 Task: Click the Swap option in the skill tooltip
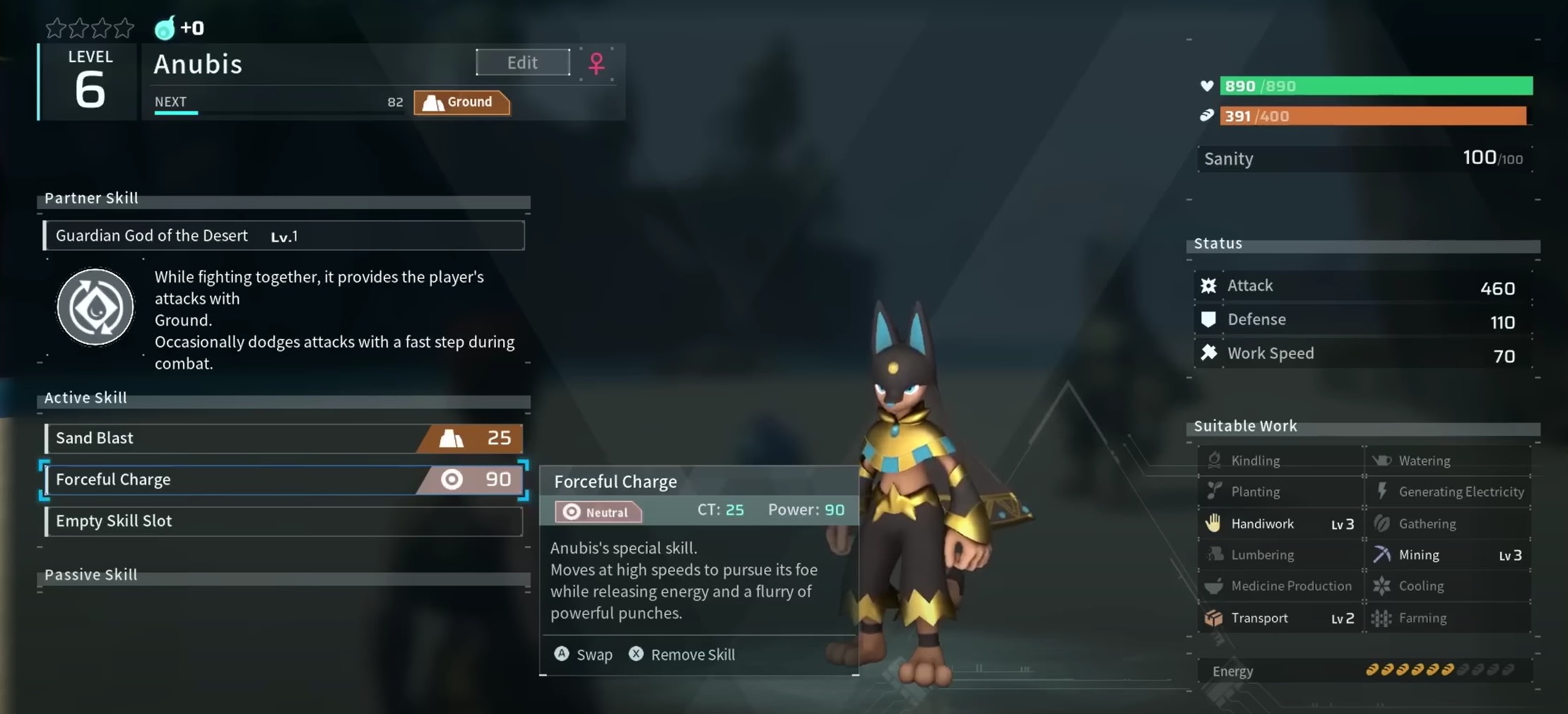click(584, 655)
